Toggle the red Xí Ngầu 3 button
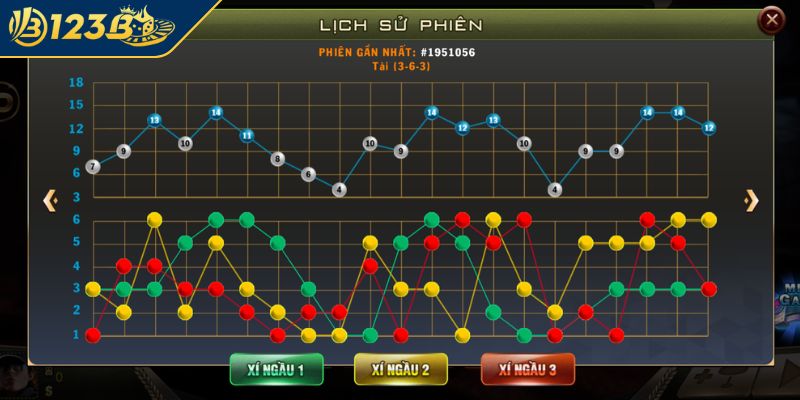Viewport: 800px width, 400px height. pos(527,369)
